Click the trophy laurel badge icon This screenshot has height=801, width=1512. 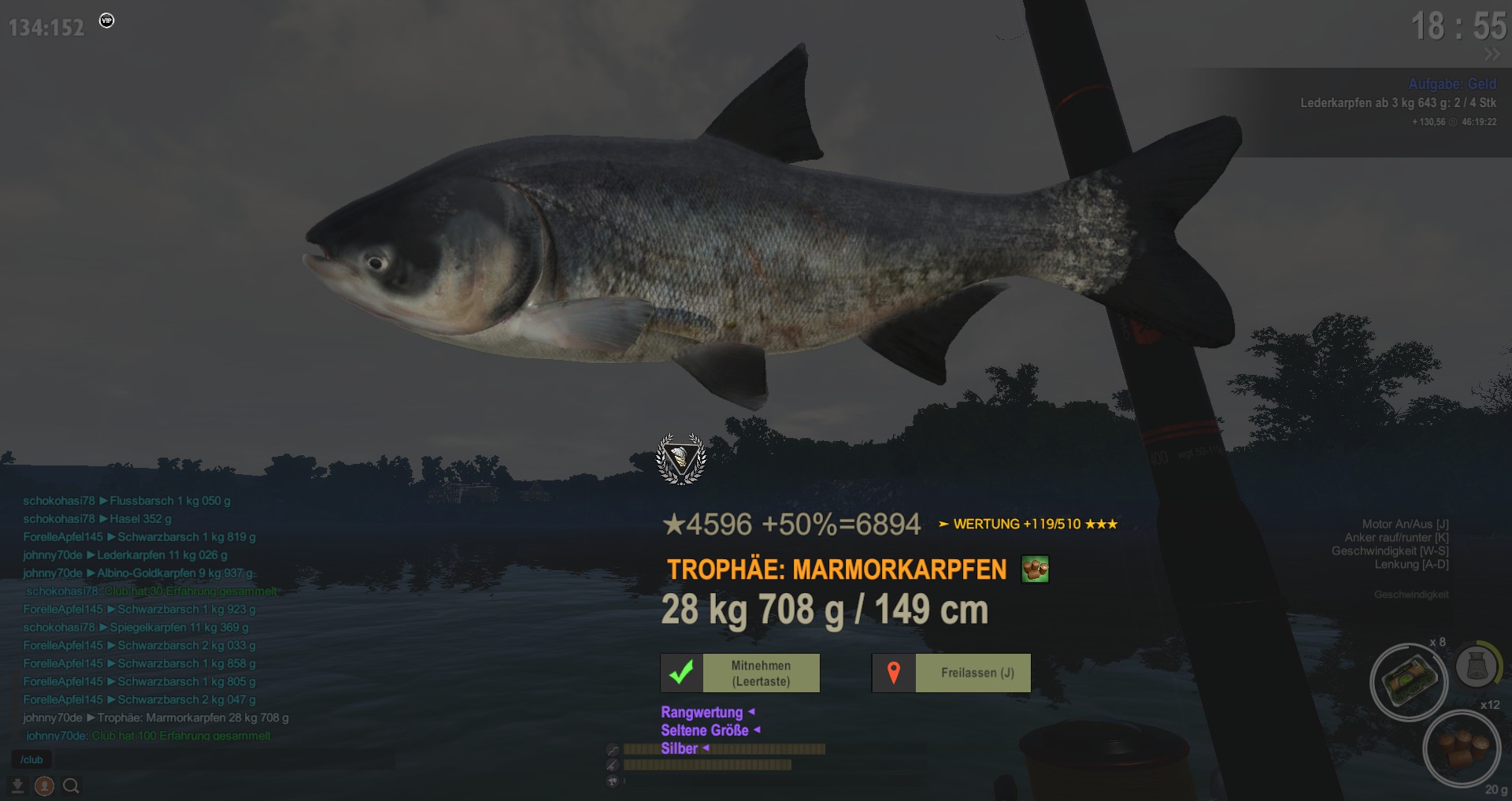(x=681, y=458)
